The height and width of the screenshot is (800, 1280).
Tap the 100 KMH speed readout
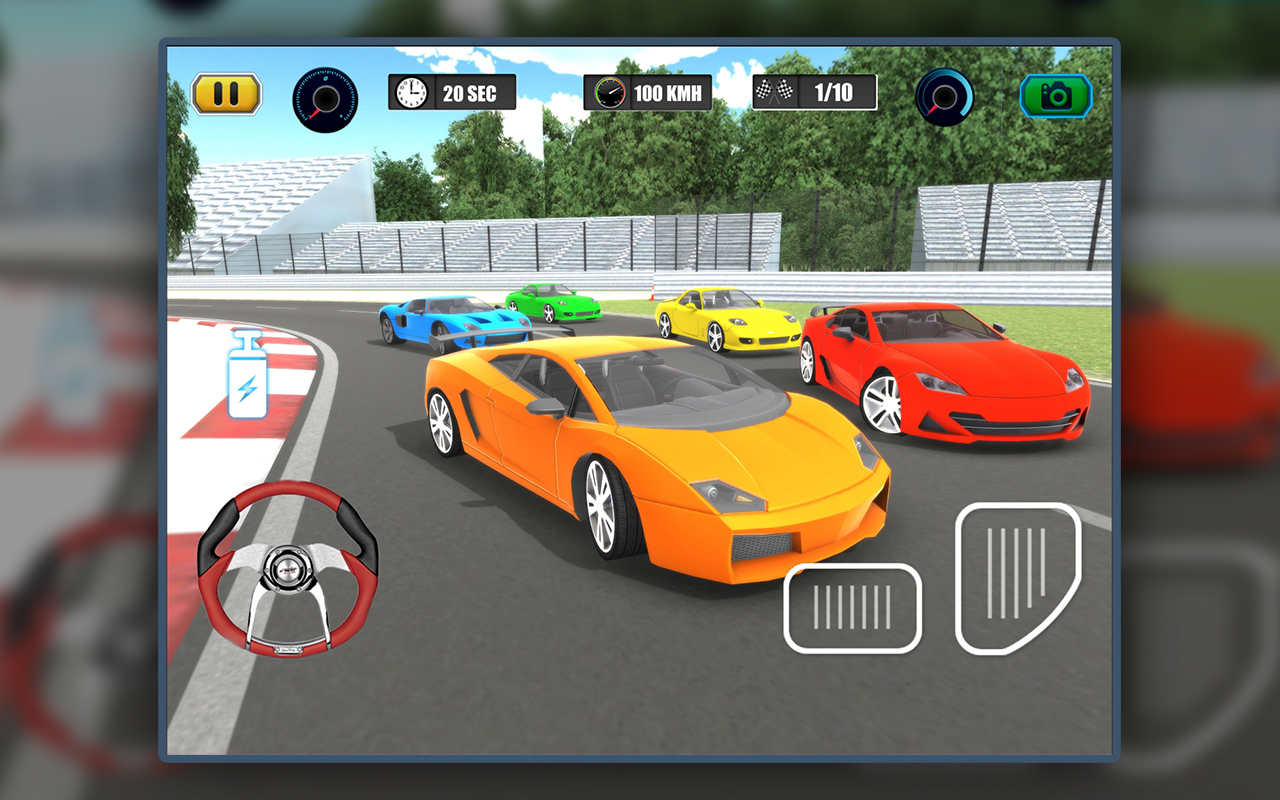667,92
